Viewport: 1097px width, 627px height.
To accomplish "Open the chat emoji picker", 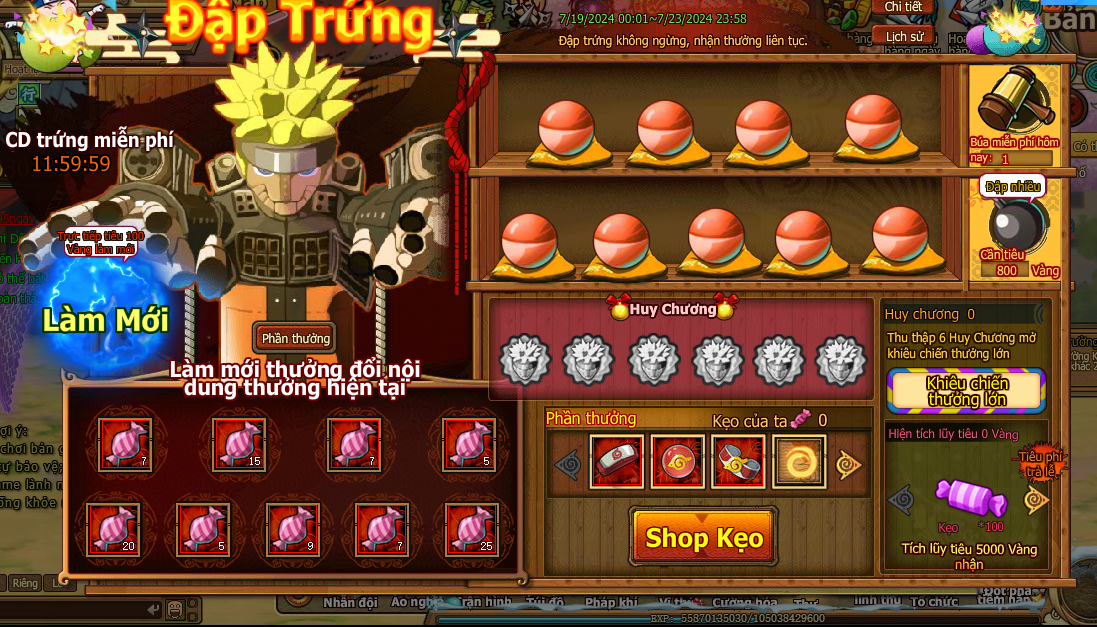I will tap(175, 608).
